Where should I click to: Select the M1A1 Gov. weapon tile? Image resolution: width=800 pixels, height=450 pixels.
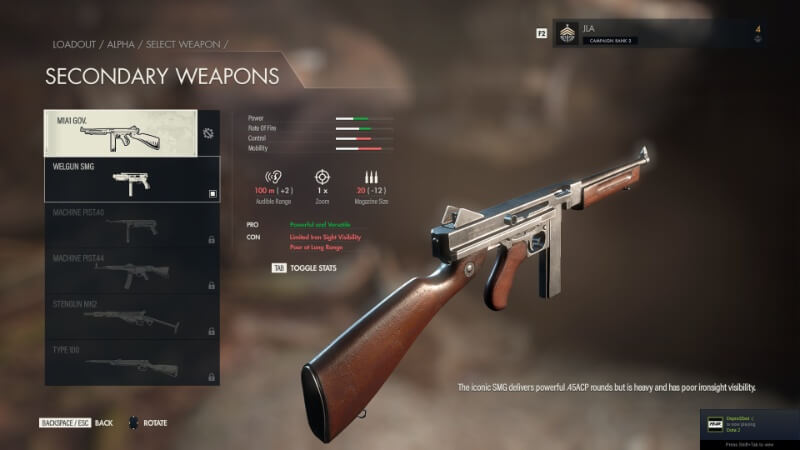point(120,133)
